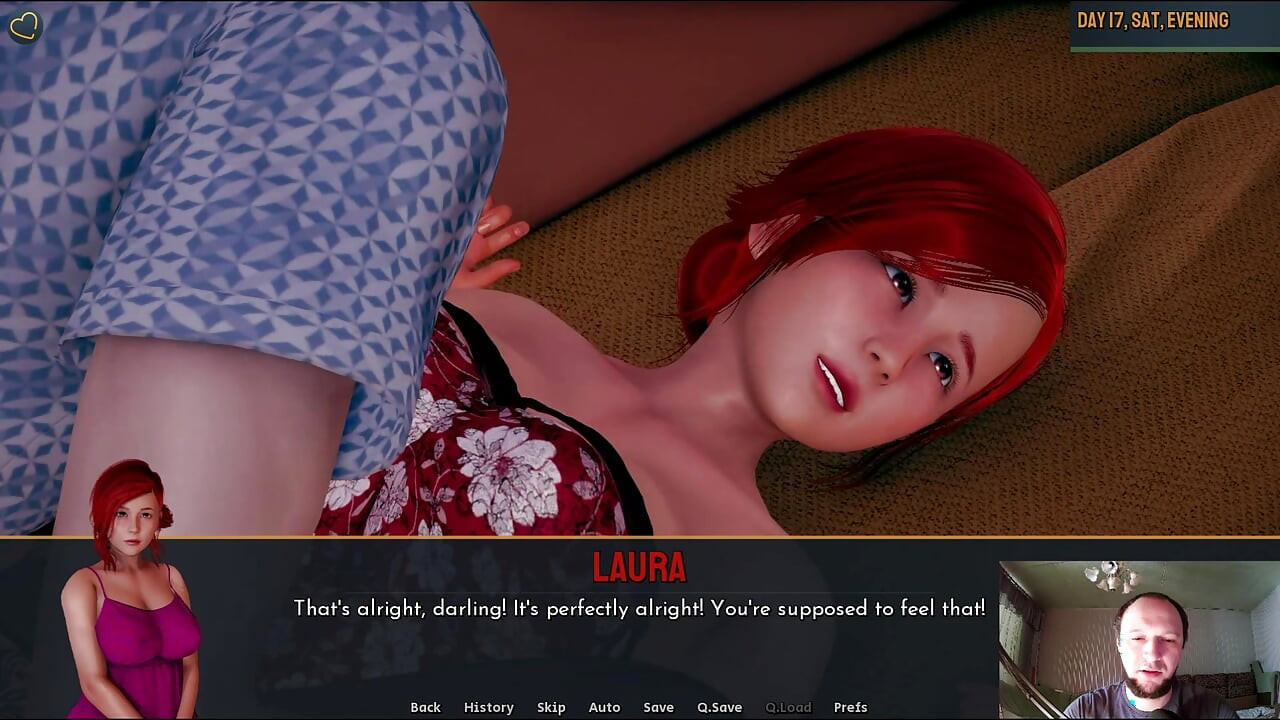Click Q.Save to quick save
1280x720 pixels.
click(x=719, y=707)
